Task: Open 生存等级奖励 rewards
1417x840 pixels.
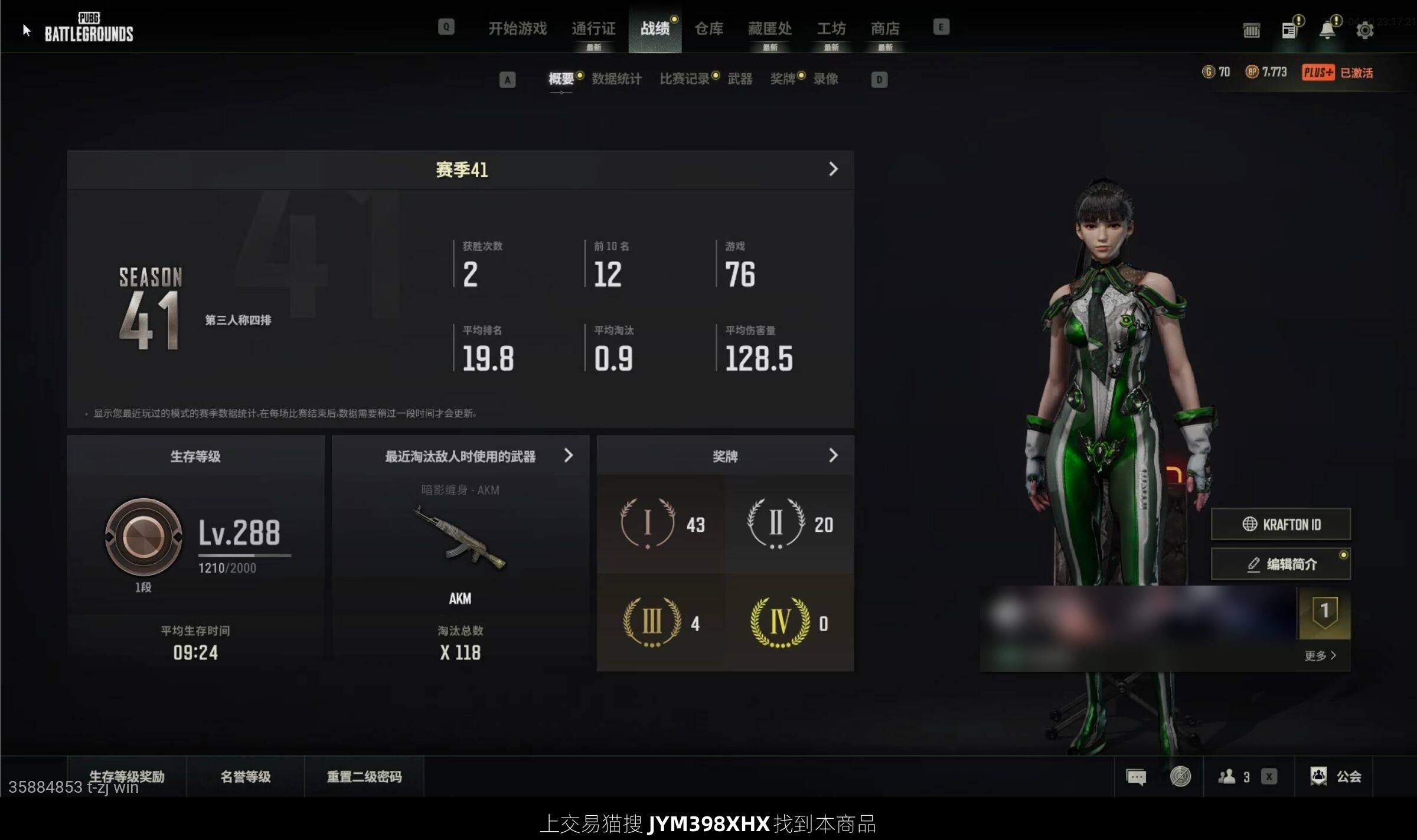Action: coord(127,776)
